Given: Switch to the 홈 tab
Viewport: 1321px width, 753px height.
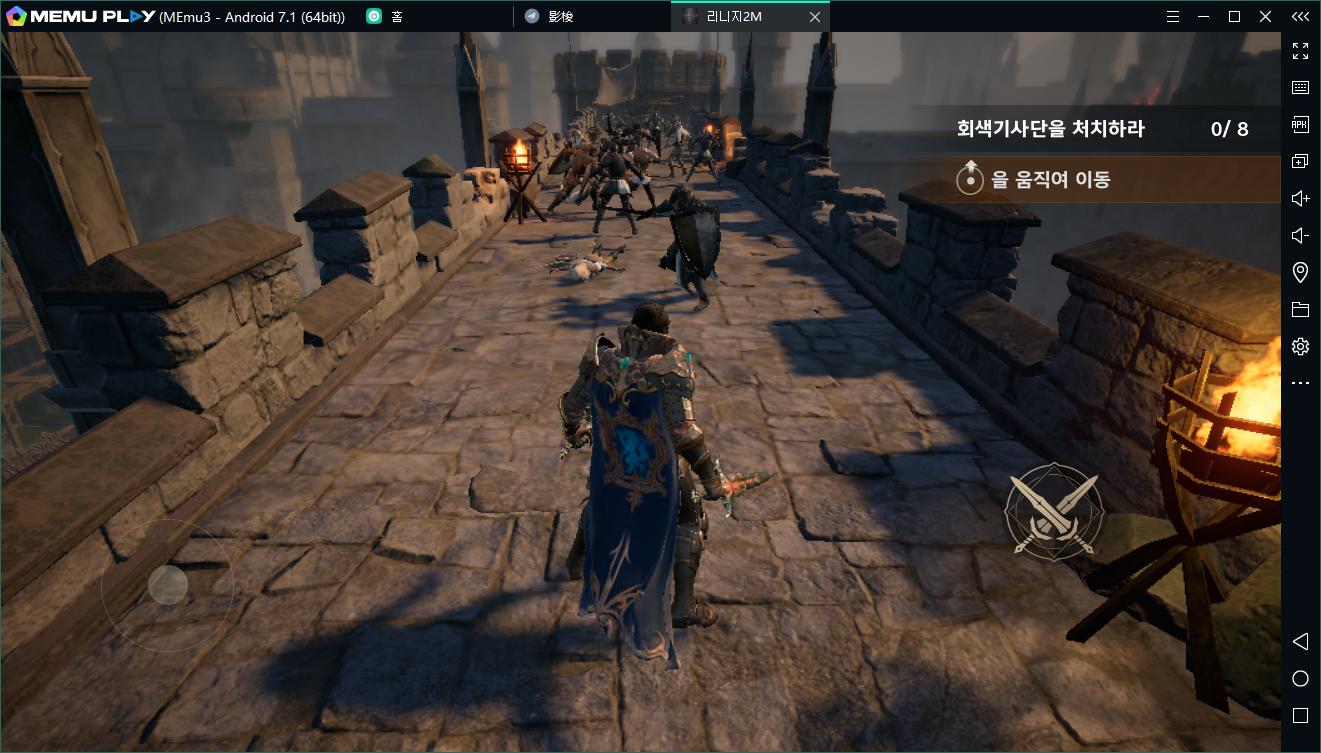Looking at the screenshot, I should (397, 17).
